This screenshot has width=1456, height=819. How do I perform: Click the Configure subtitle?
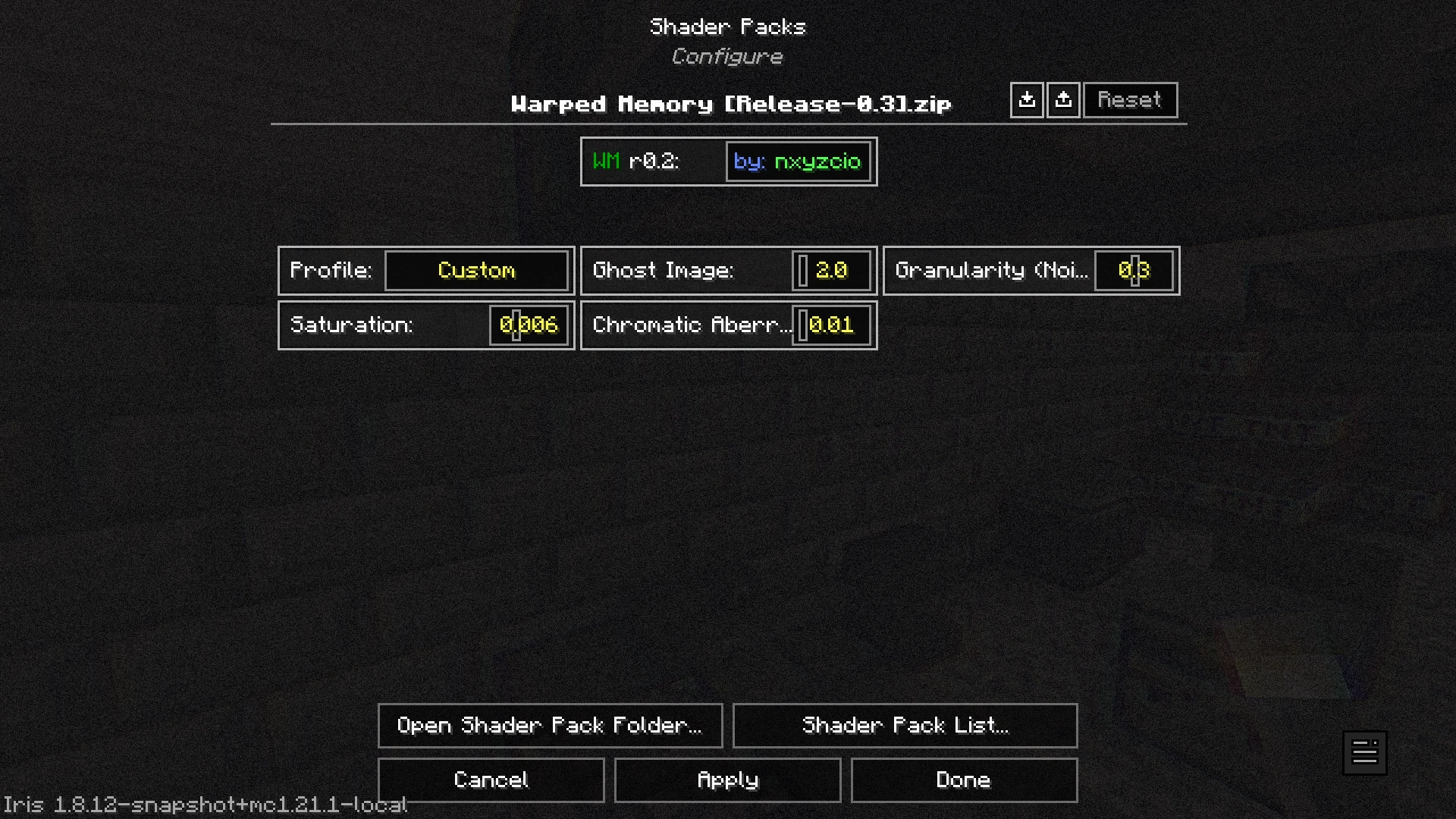[727, 55]
